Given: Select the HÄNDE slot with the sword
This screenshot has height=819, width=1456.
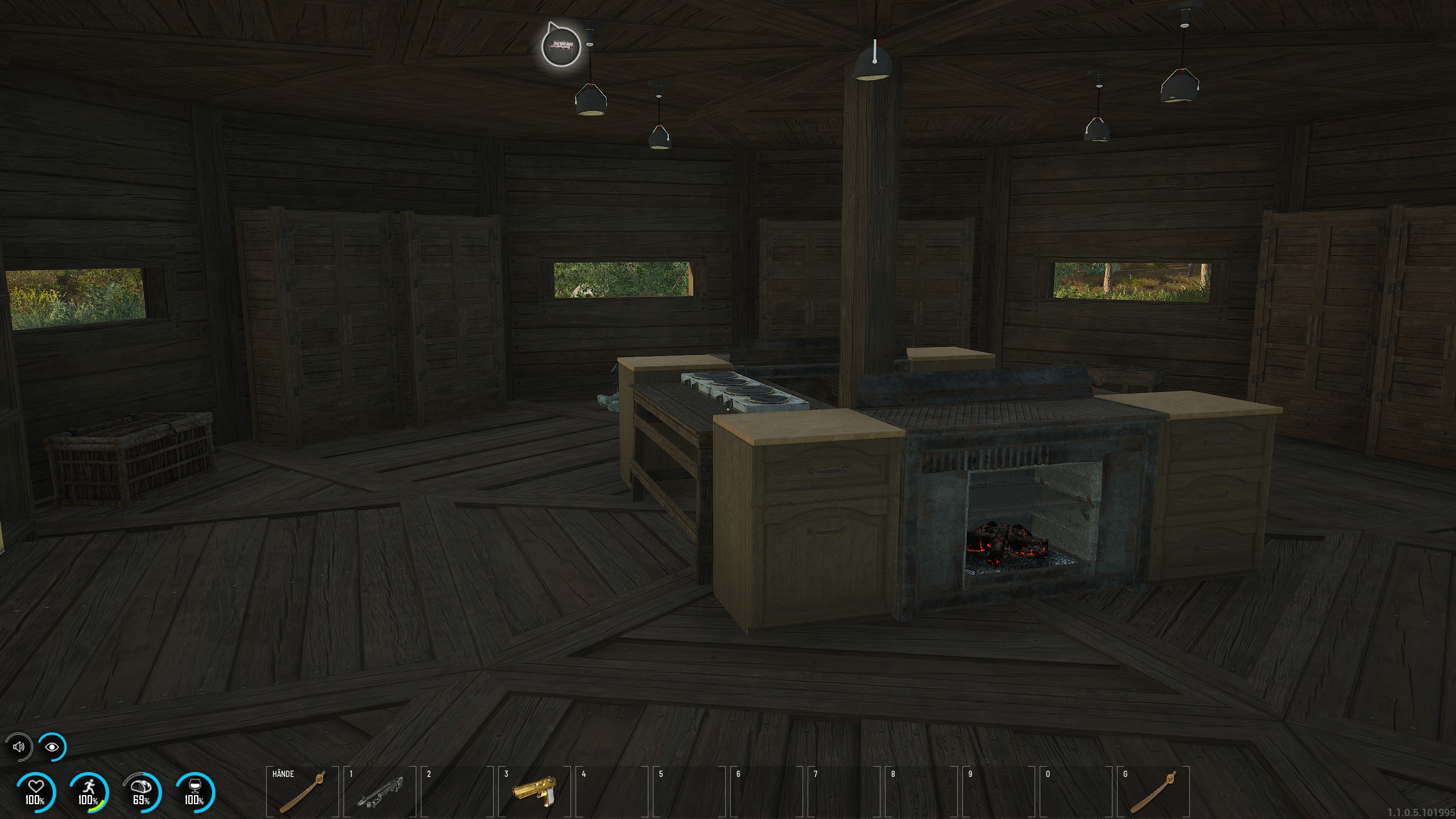Looking at the screenshot, I should pyautogui.click(x=302, y=792).
